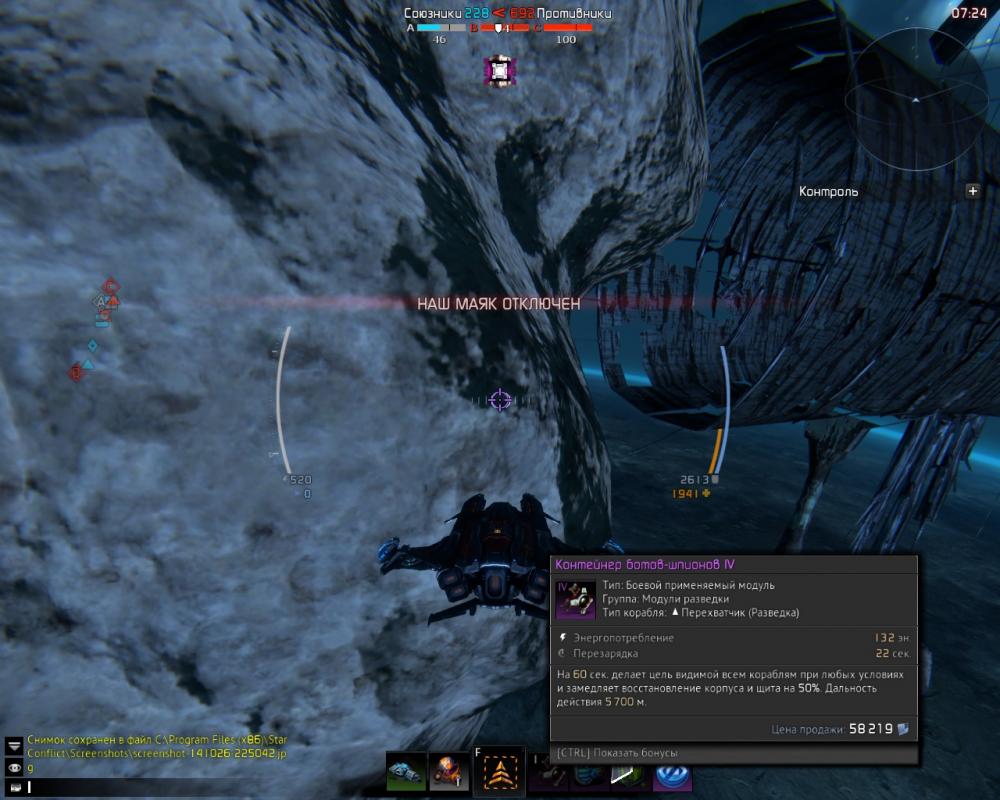
Task: Select the orange missile slot
Action: pos(450,774)
